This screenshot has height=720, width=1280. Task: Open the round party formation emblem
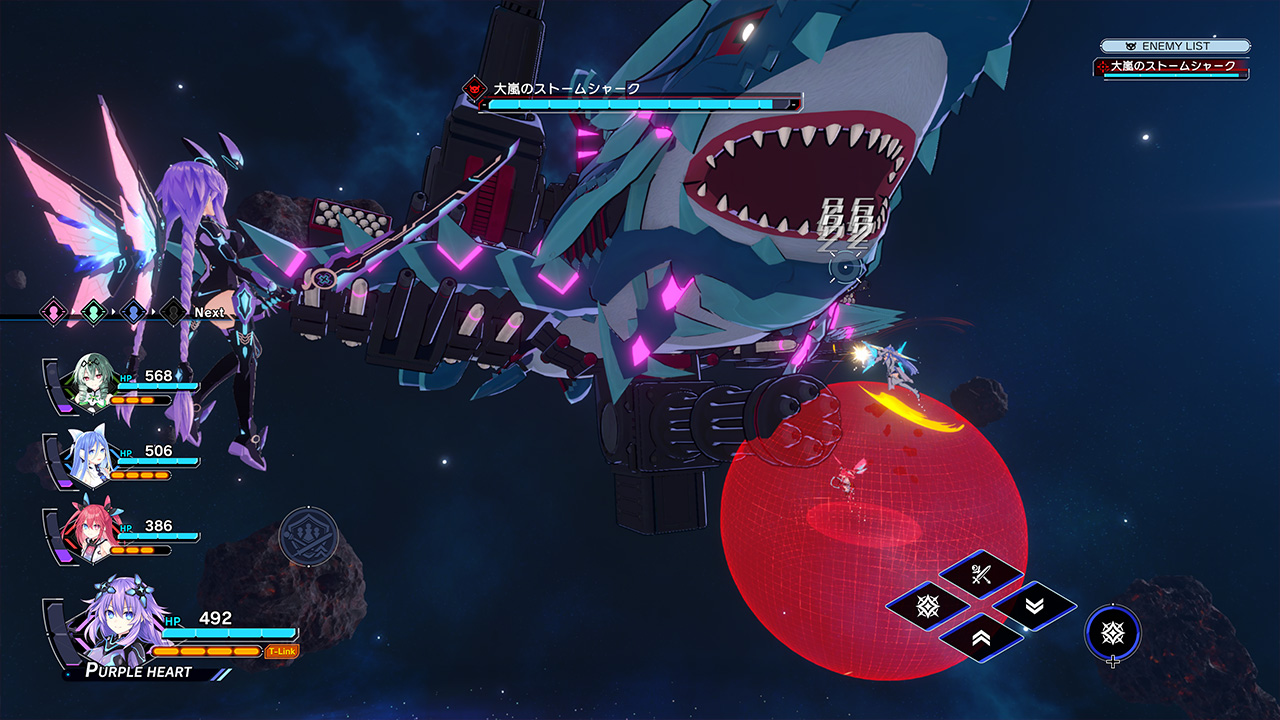pos(308,537)
